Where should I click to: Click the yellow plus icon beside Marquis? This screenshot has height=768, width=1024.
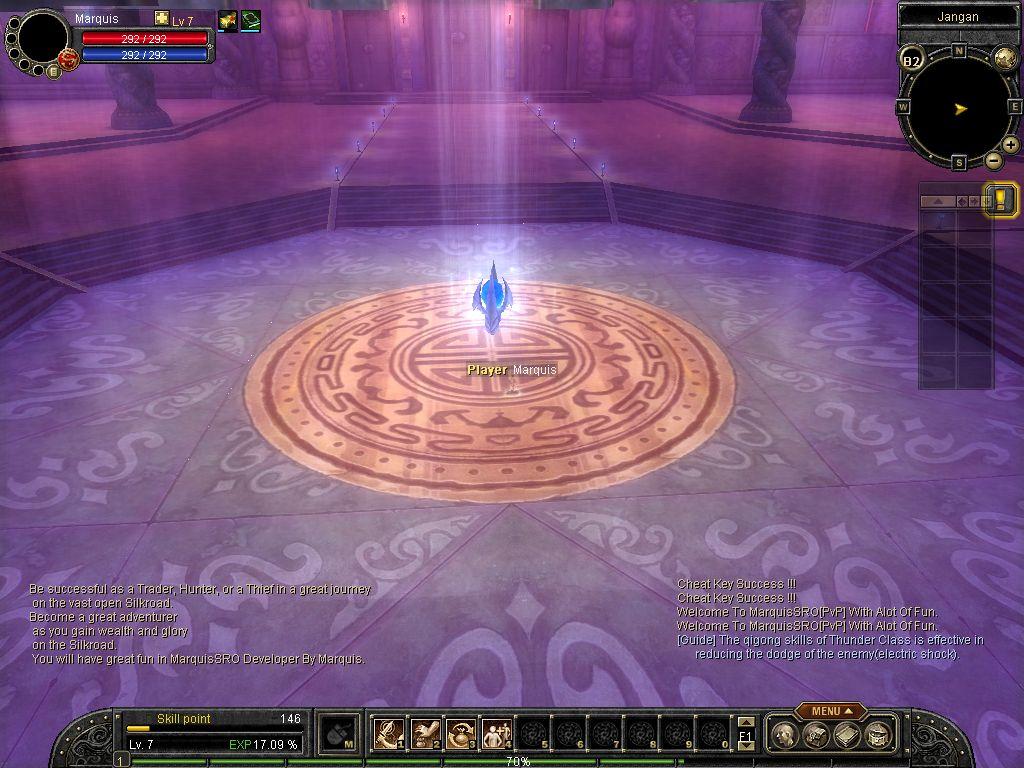[162, 19]
